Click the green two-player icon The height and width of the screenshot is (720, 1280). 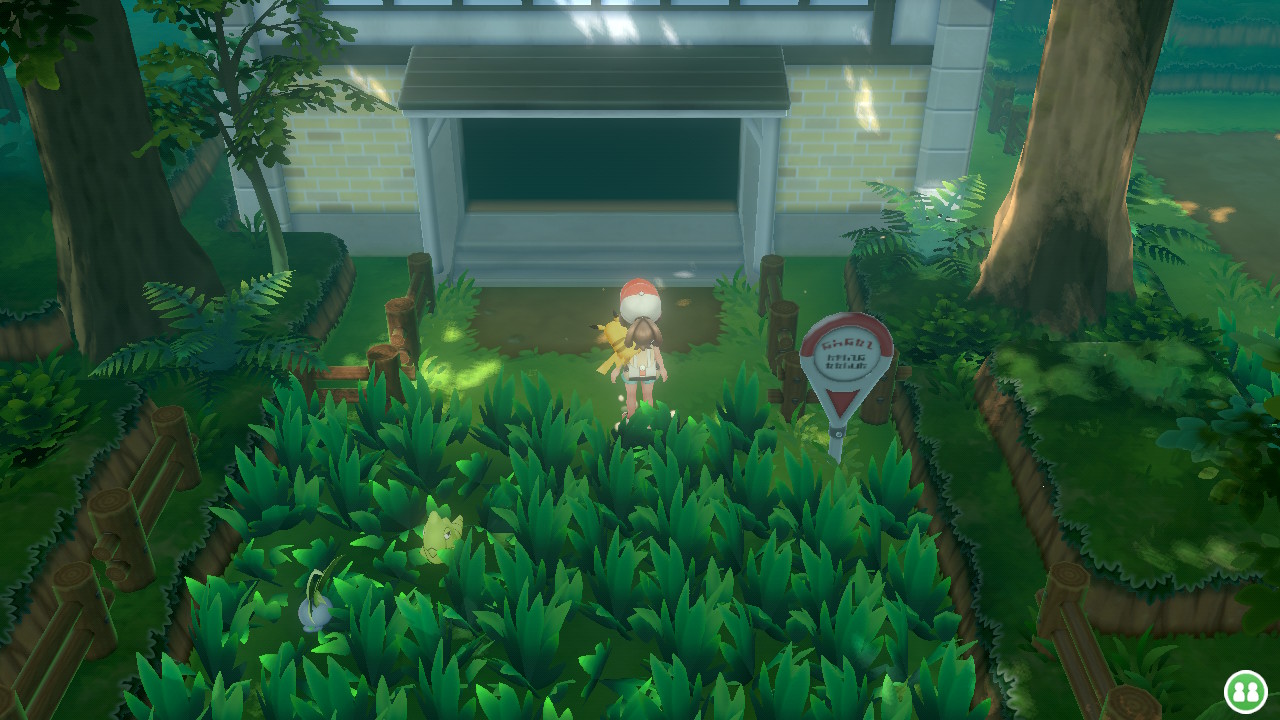pos(1245,691)
